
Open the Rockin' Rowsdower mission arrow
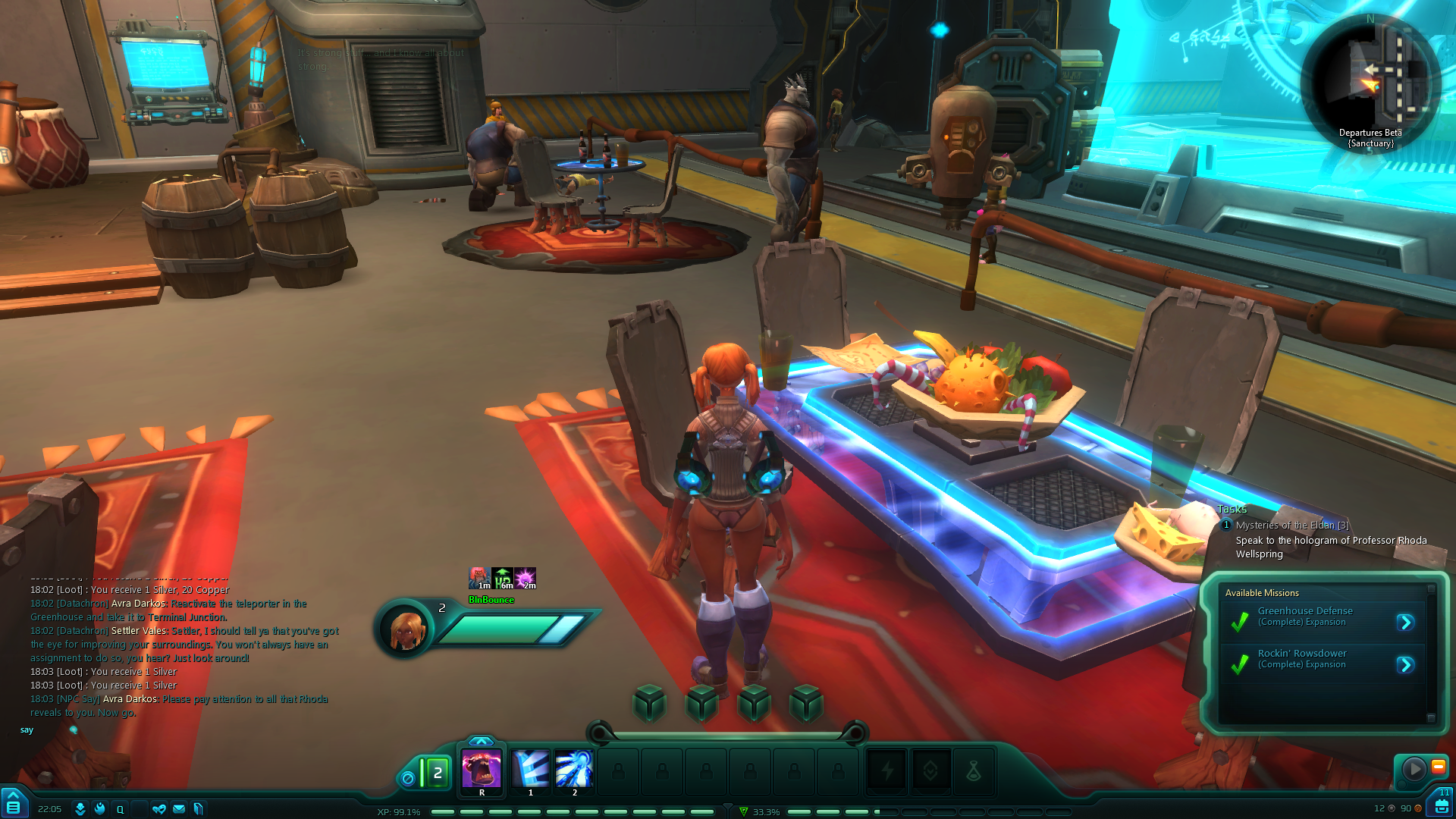(x=1405, y=665)
